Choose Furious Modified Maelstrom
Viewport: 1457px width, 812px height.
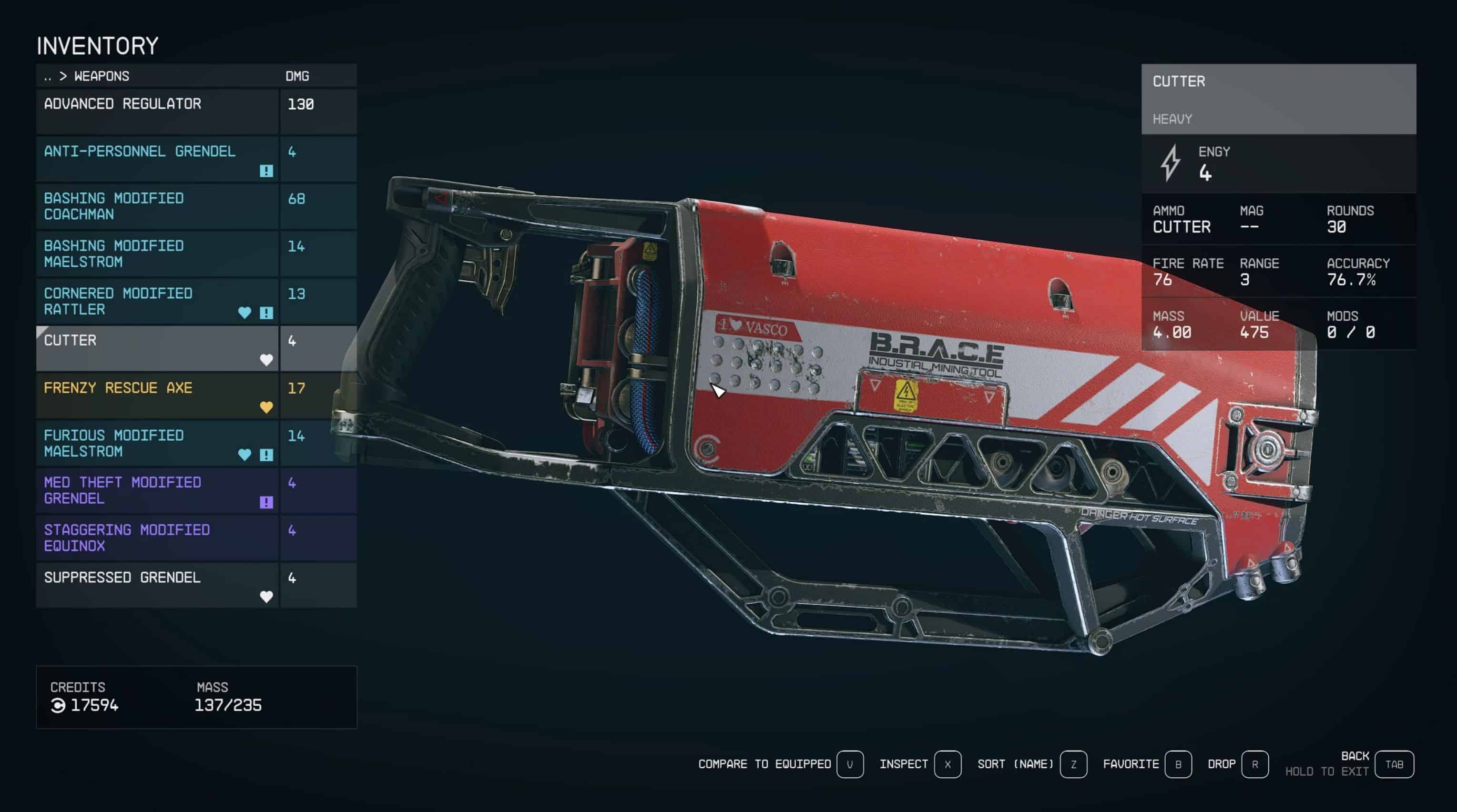(x=157, y=443)
